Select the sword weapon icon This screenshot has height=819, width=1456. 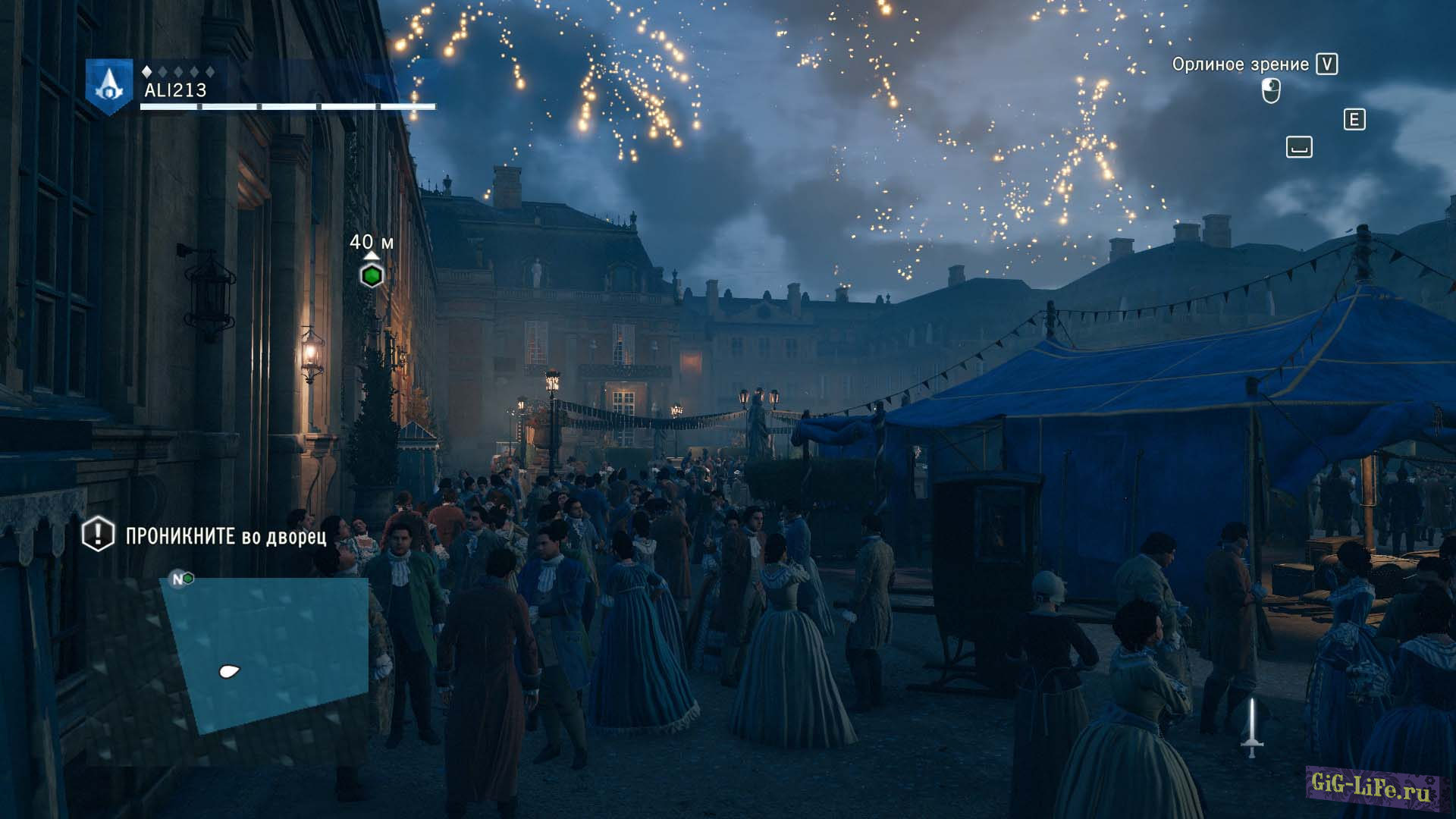pos(1252,728)
